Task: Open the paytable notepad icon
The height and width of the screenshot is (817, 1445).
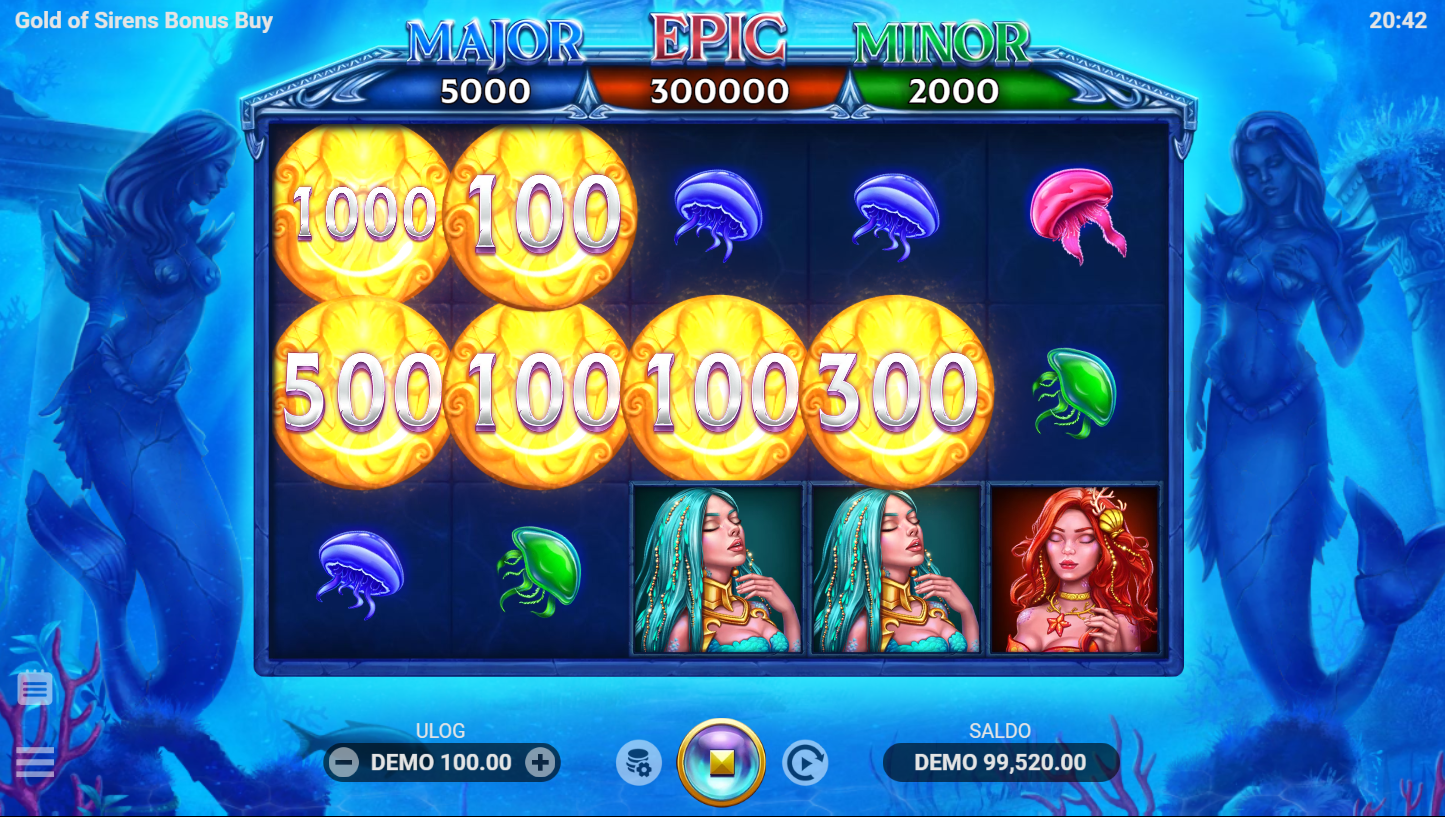Action: (x=35, y=688)
